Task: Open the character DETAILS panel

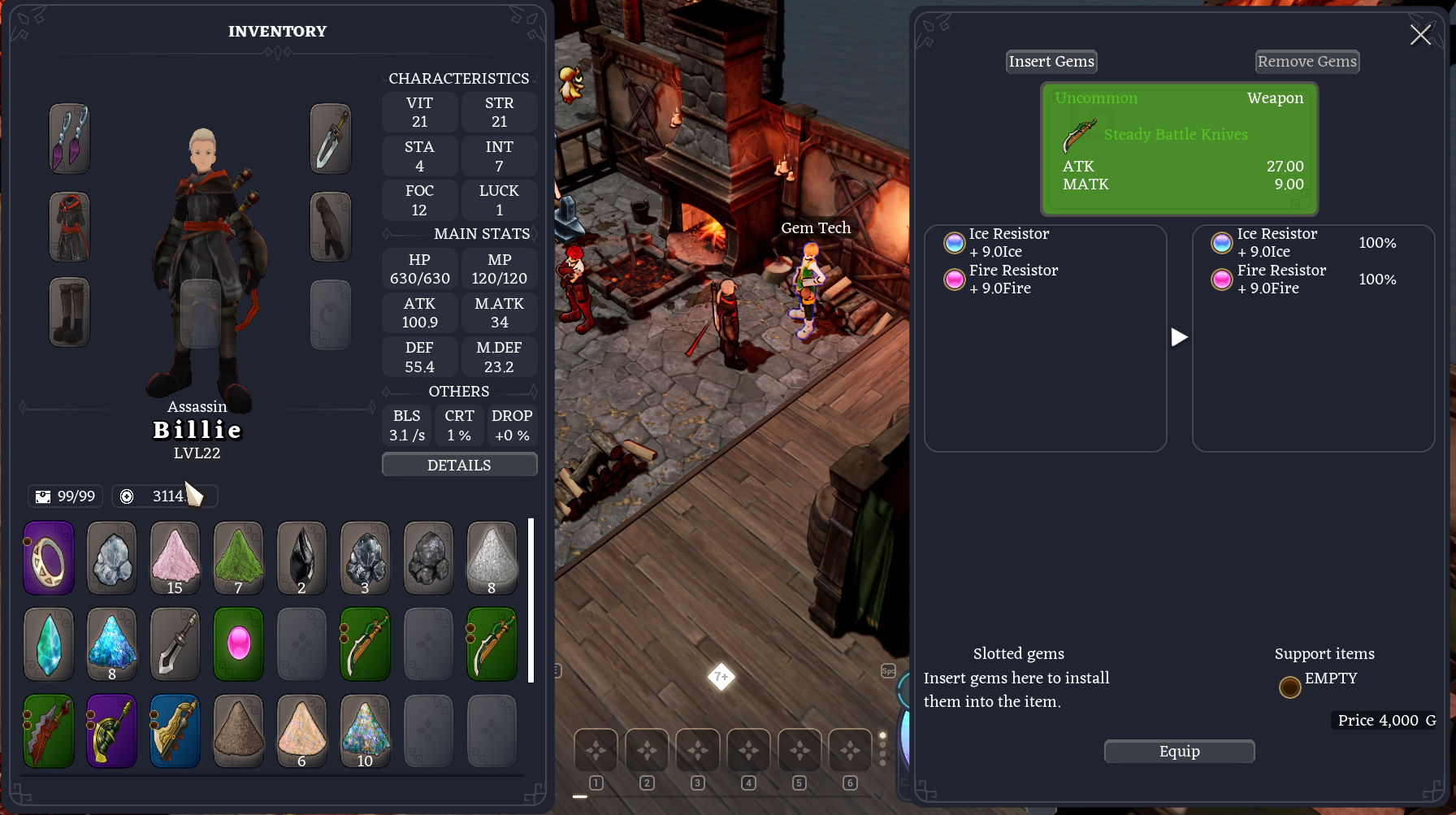Action: pyautogui.click(x=459, y=465)
